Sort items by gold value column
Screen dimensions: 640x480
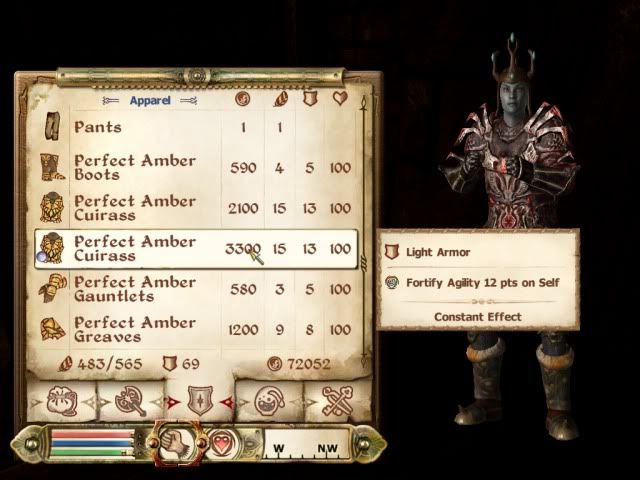[x=242, y=99]
